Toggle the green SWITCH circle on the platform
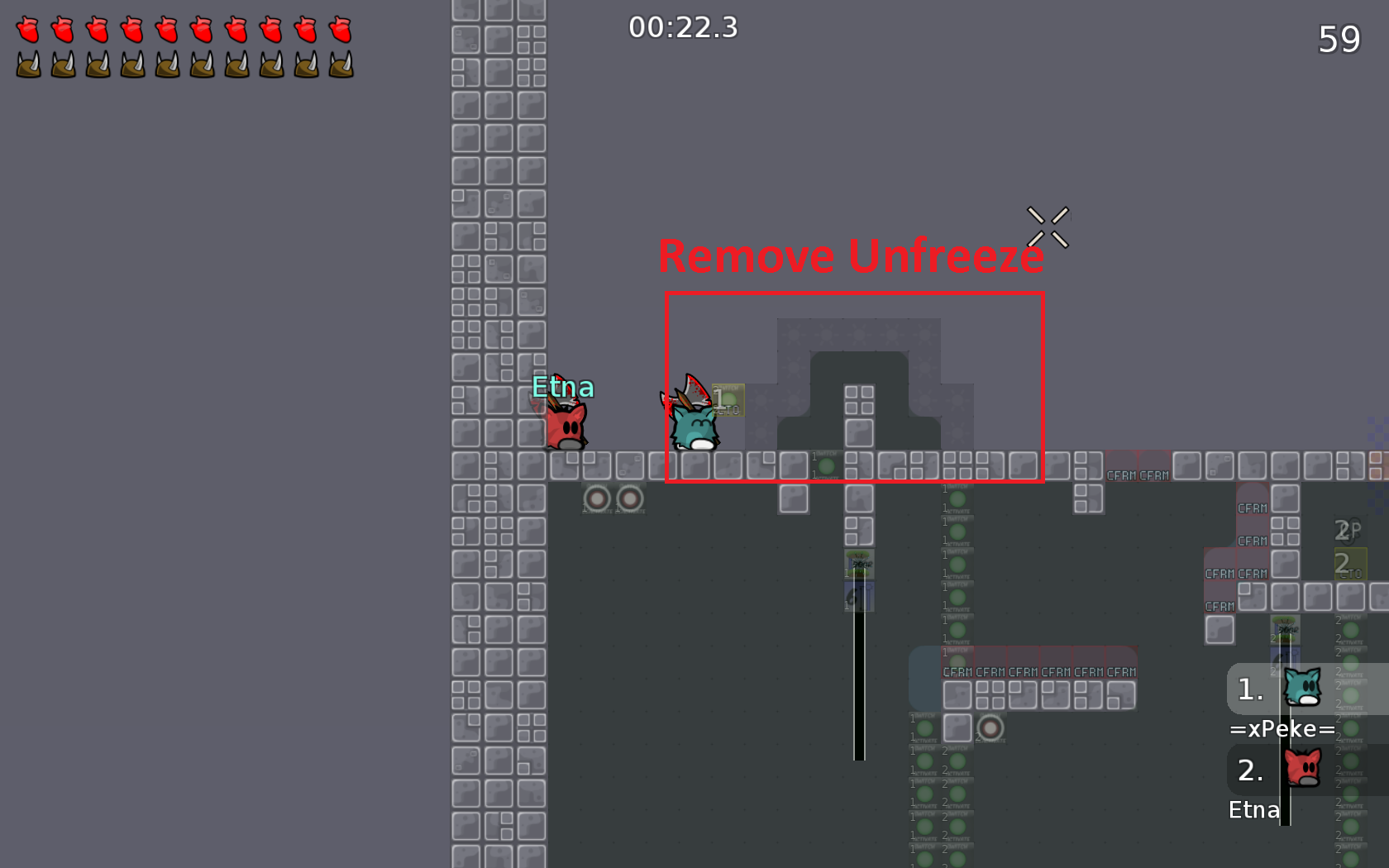Screen dimensions: 1389x868 pos(825,465)
